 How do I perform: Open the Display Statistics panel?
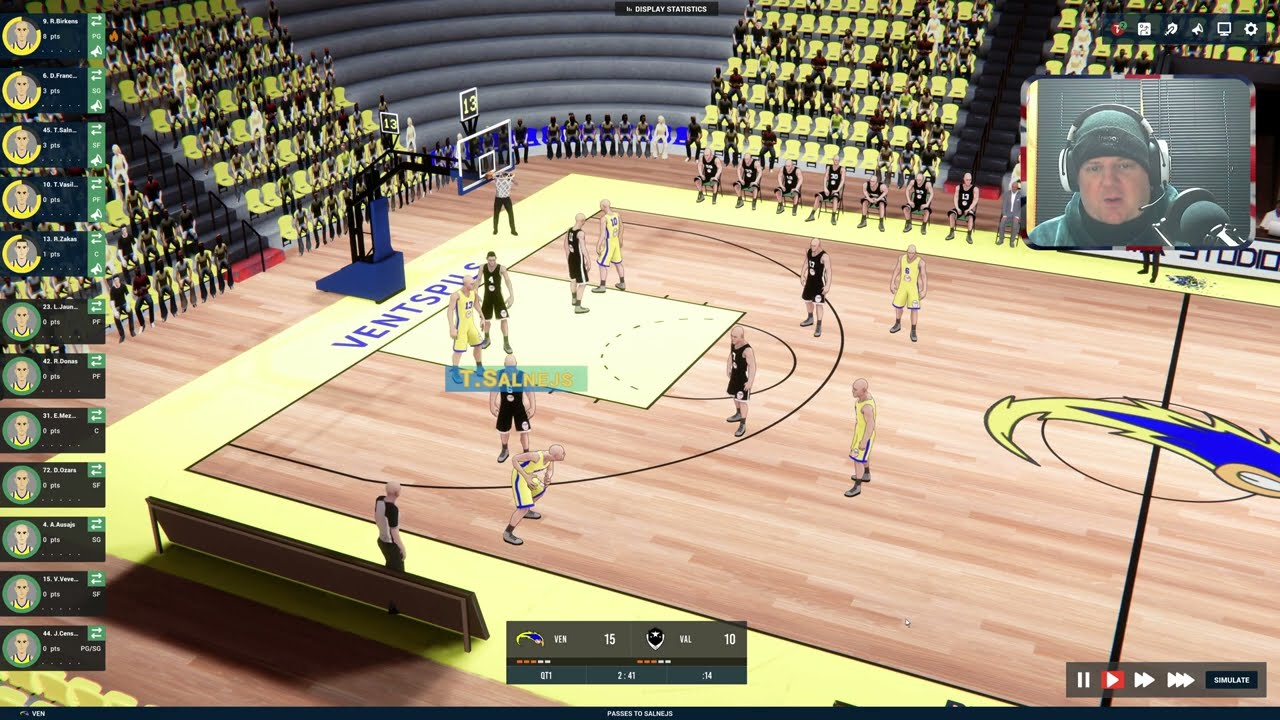(665, 9)
